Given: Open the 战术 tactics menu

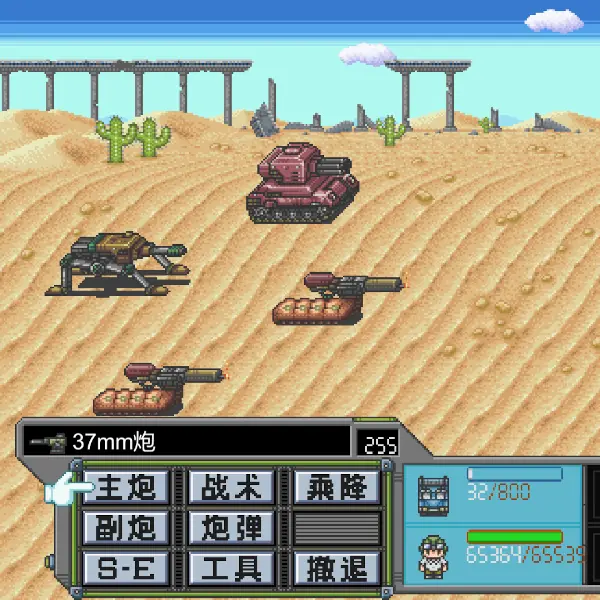Looking at the screenshot, I should pos(230,487).
